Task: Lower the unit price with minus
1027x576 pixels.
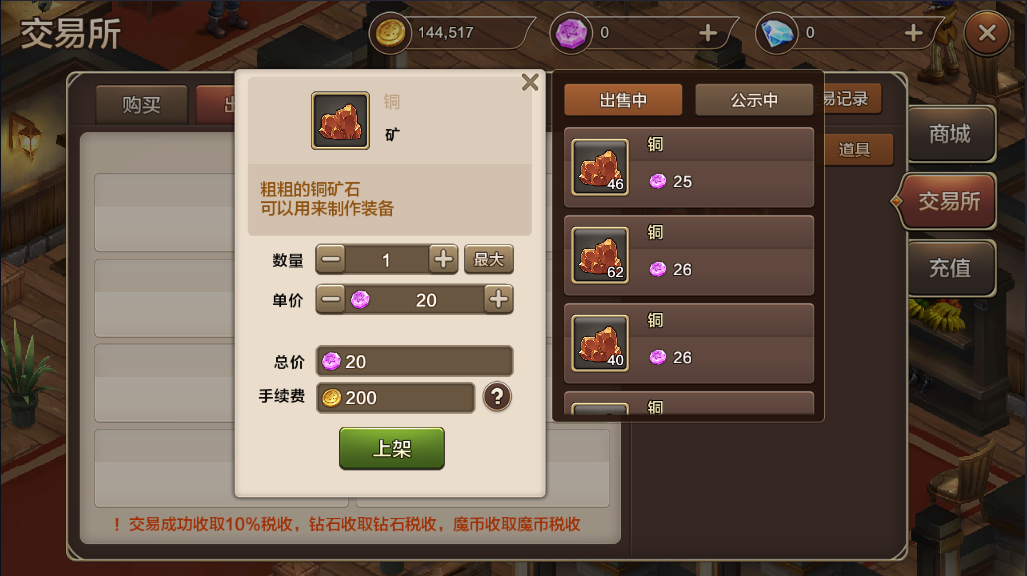Action: pyautogui.click(x=332, y=299)
